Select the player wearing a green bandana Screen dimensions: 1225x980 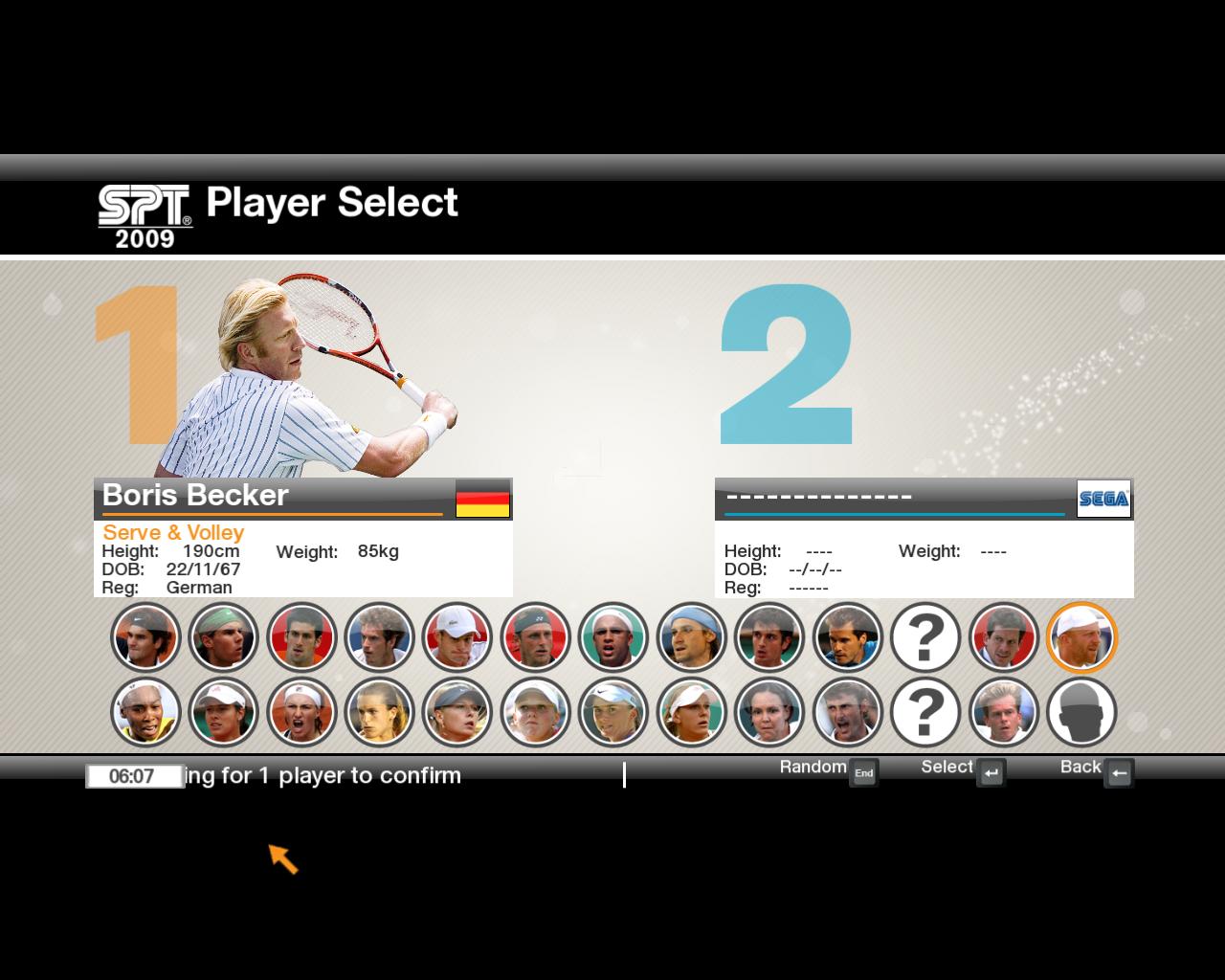click(223, 637)
